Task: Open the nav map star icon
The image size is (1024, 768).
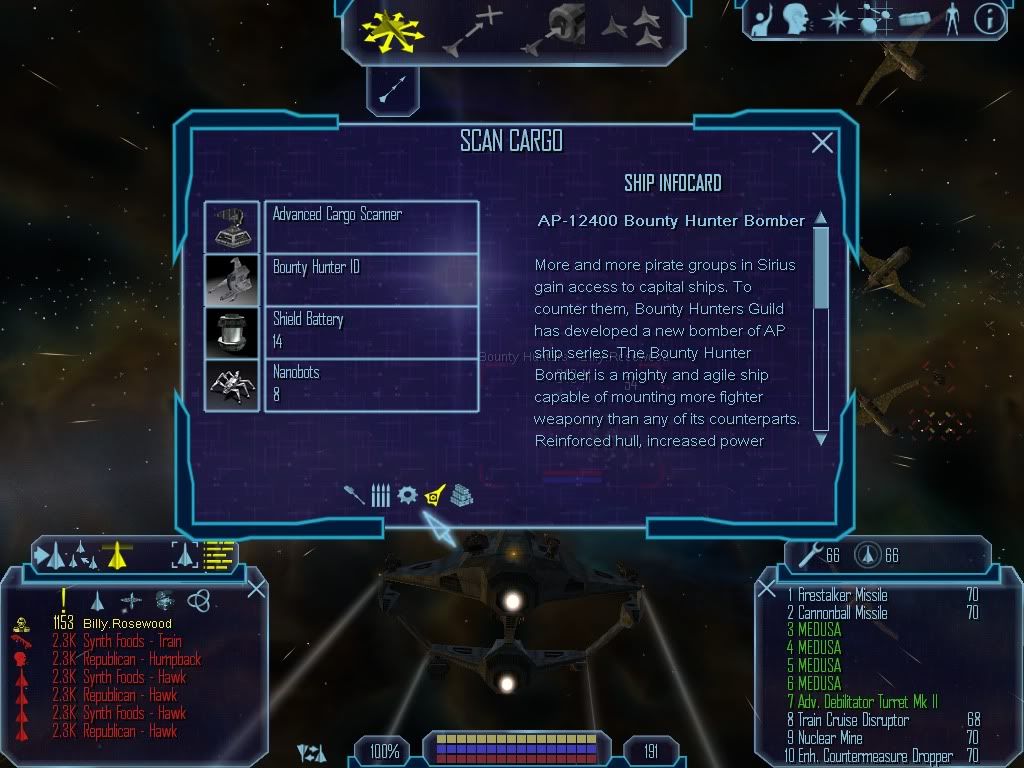Action: (835, 19)
